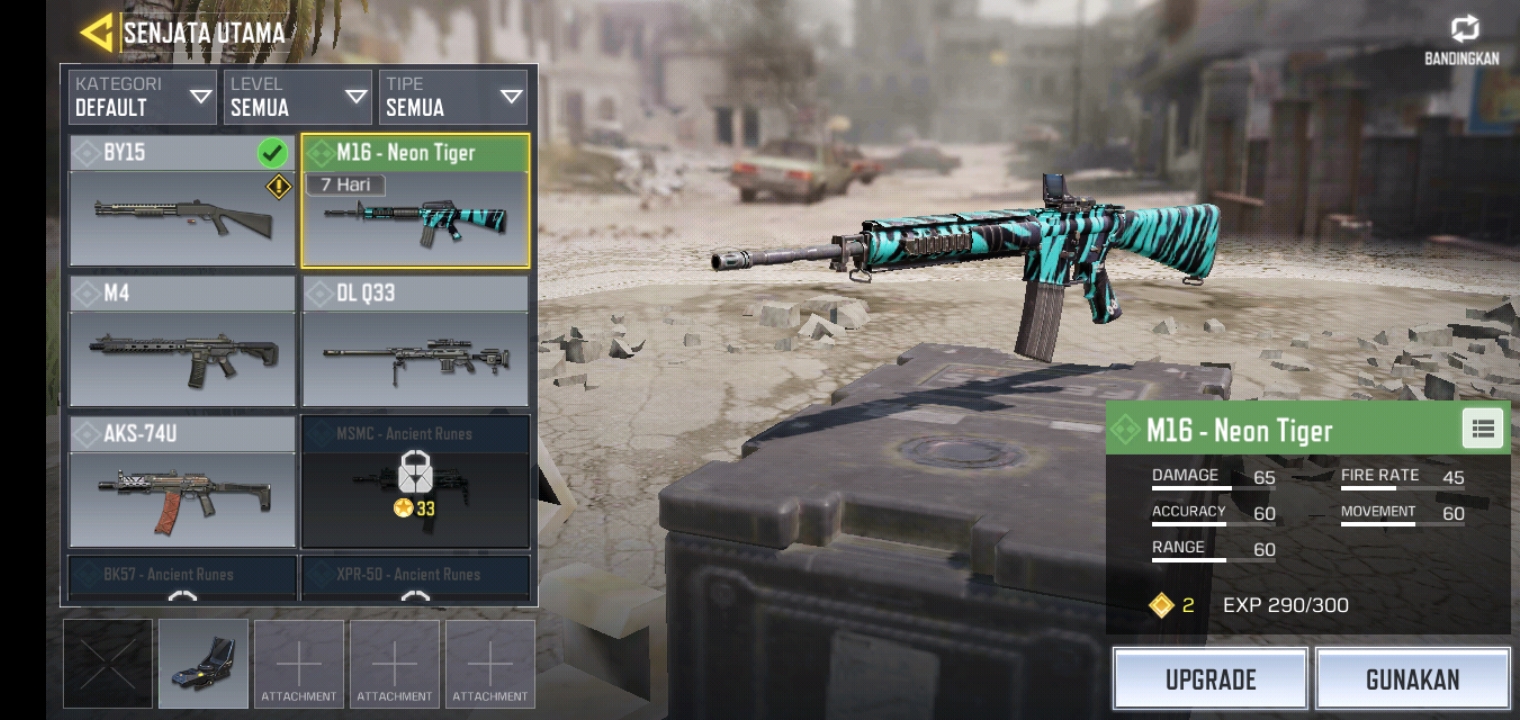Open the Level filter dropdown
The image size is (1520, 720).
click(x=298, y=97)
